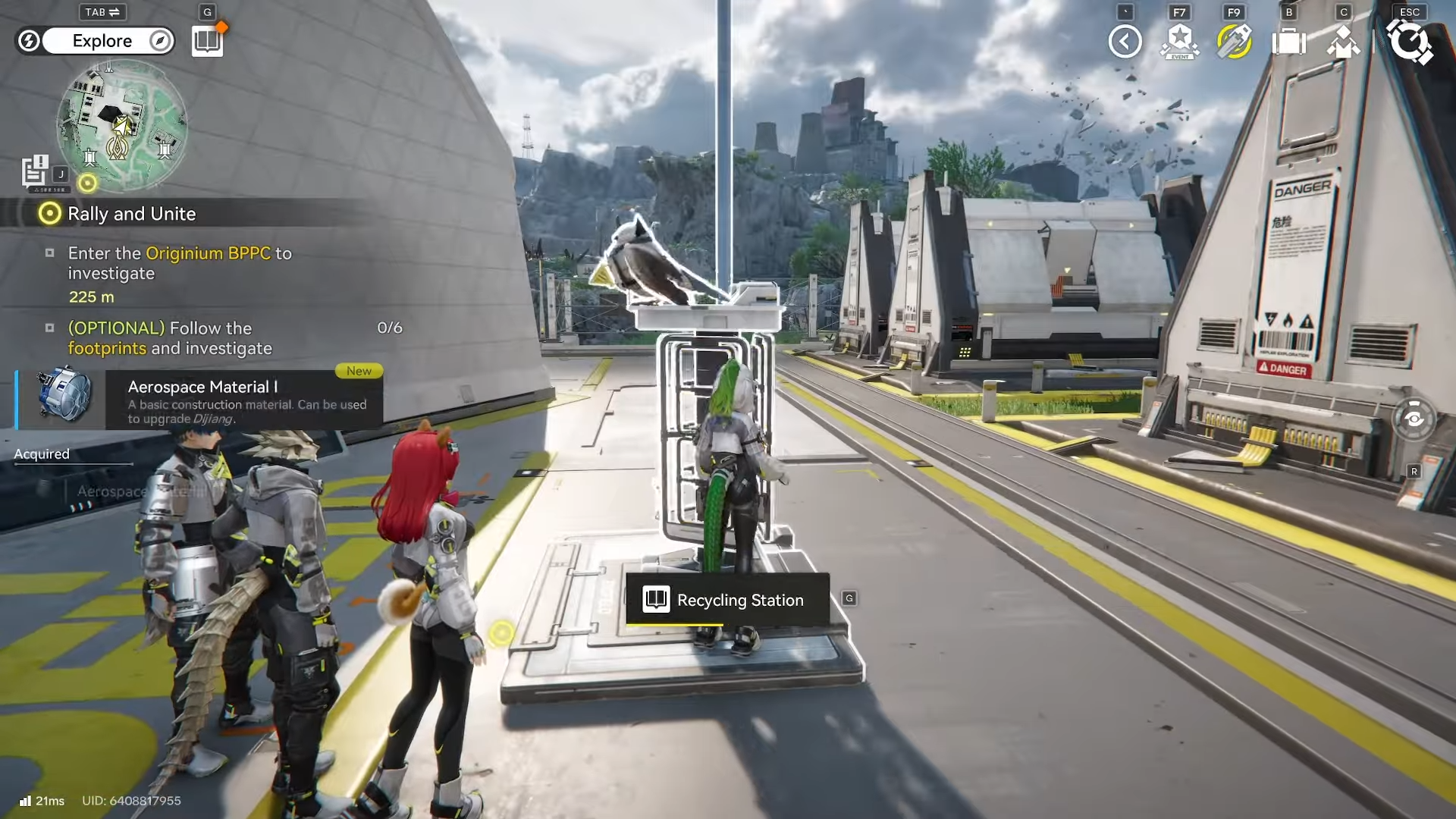Open the book guide icon with orange dot
The height and width of the screenshot is (819, 1456).
pyautogui.click(x=207, y=41)
